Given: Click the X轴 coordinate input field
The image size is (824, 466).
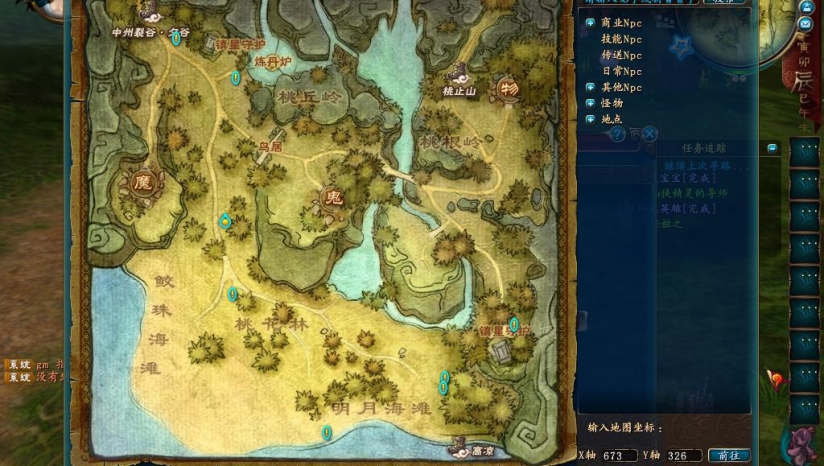Looking at the screenshot, I should coord(620,455).
